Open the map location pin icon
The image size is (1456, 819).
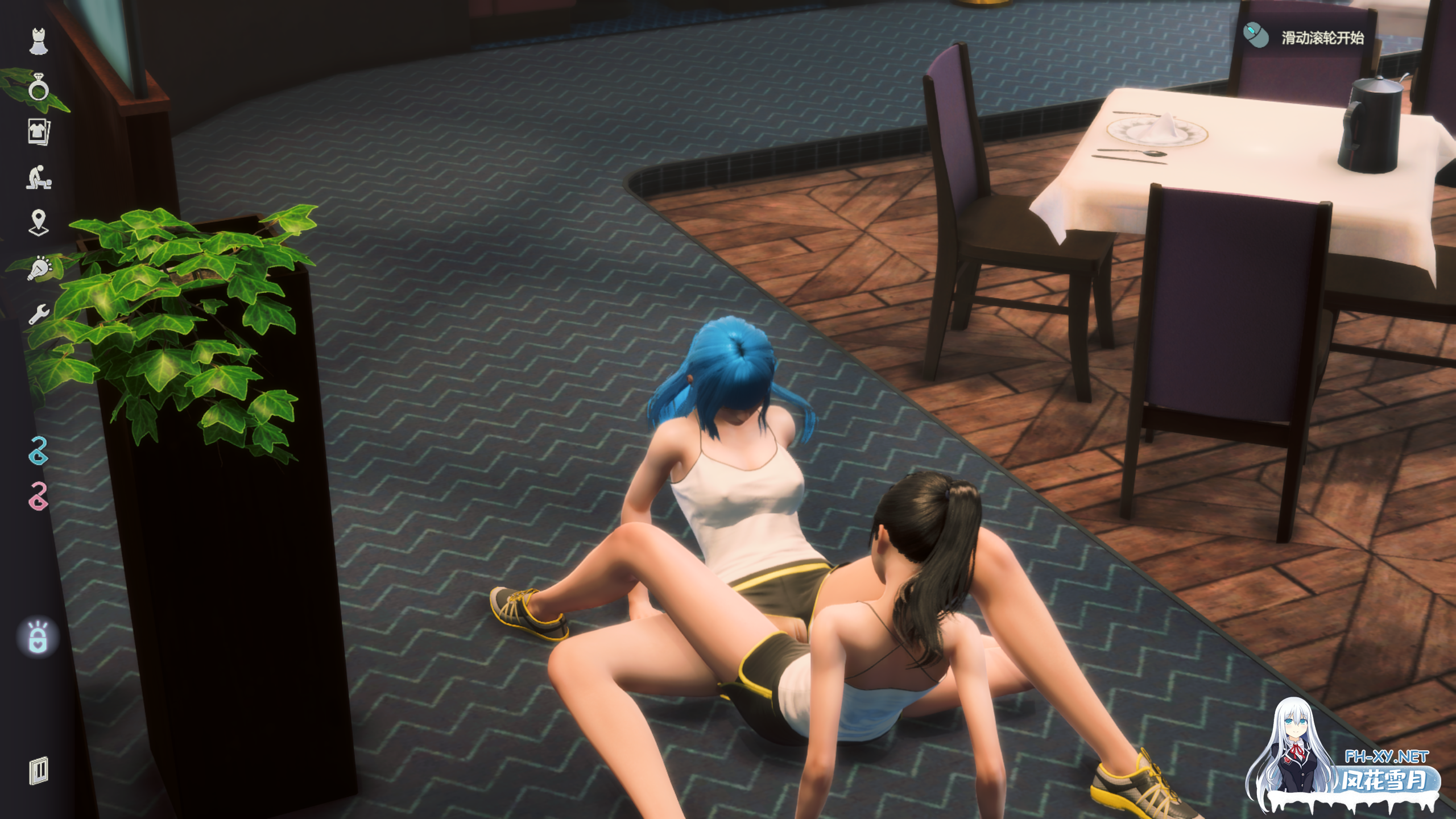[x=39, y=222]
